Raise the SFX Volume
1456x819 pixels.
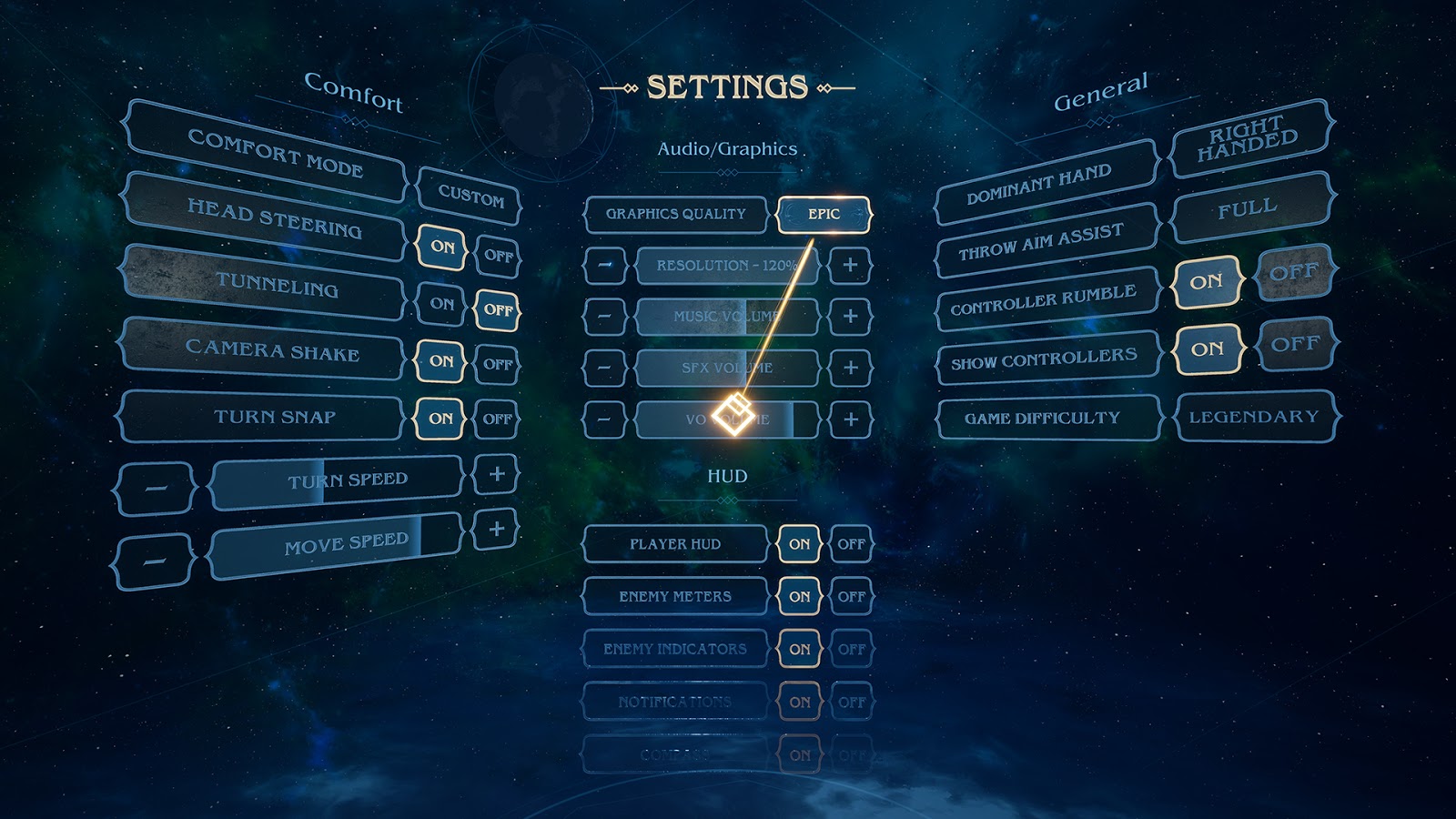(850, 369)
